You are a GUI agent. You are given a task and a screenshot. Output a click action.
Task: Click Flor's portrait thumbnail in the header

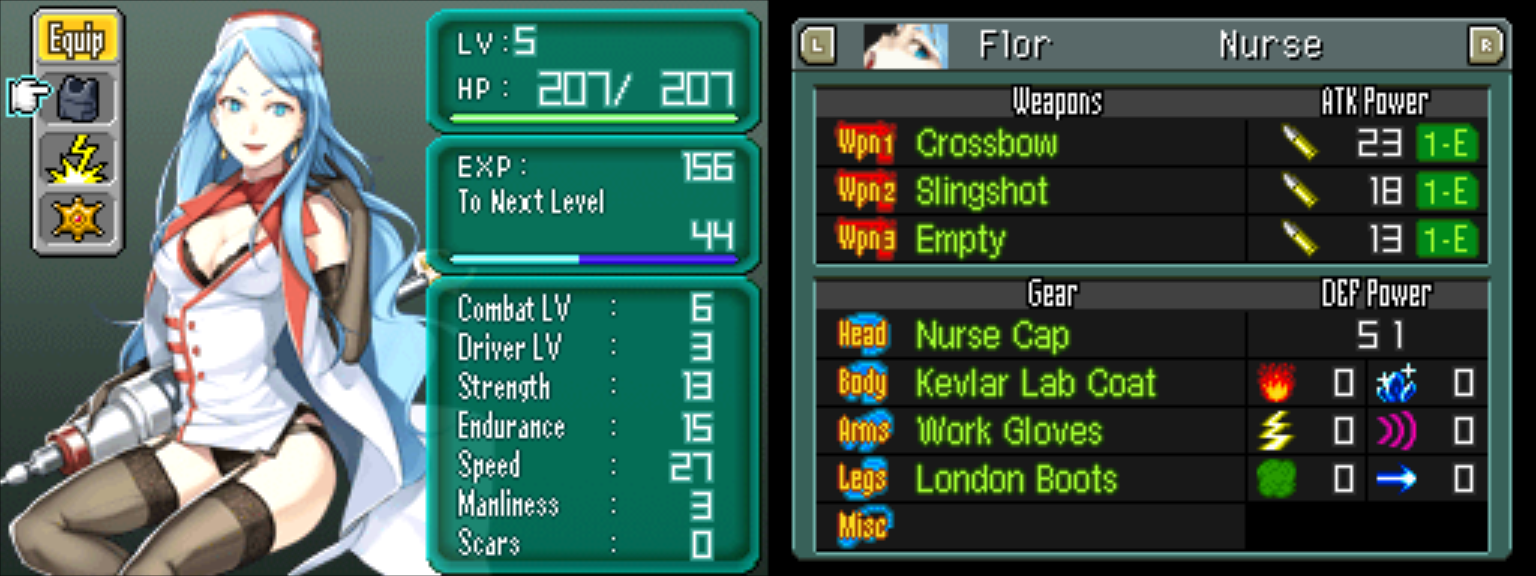tap(905, 45)
